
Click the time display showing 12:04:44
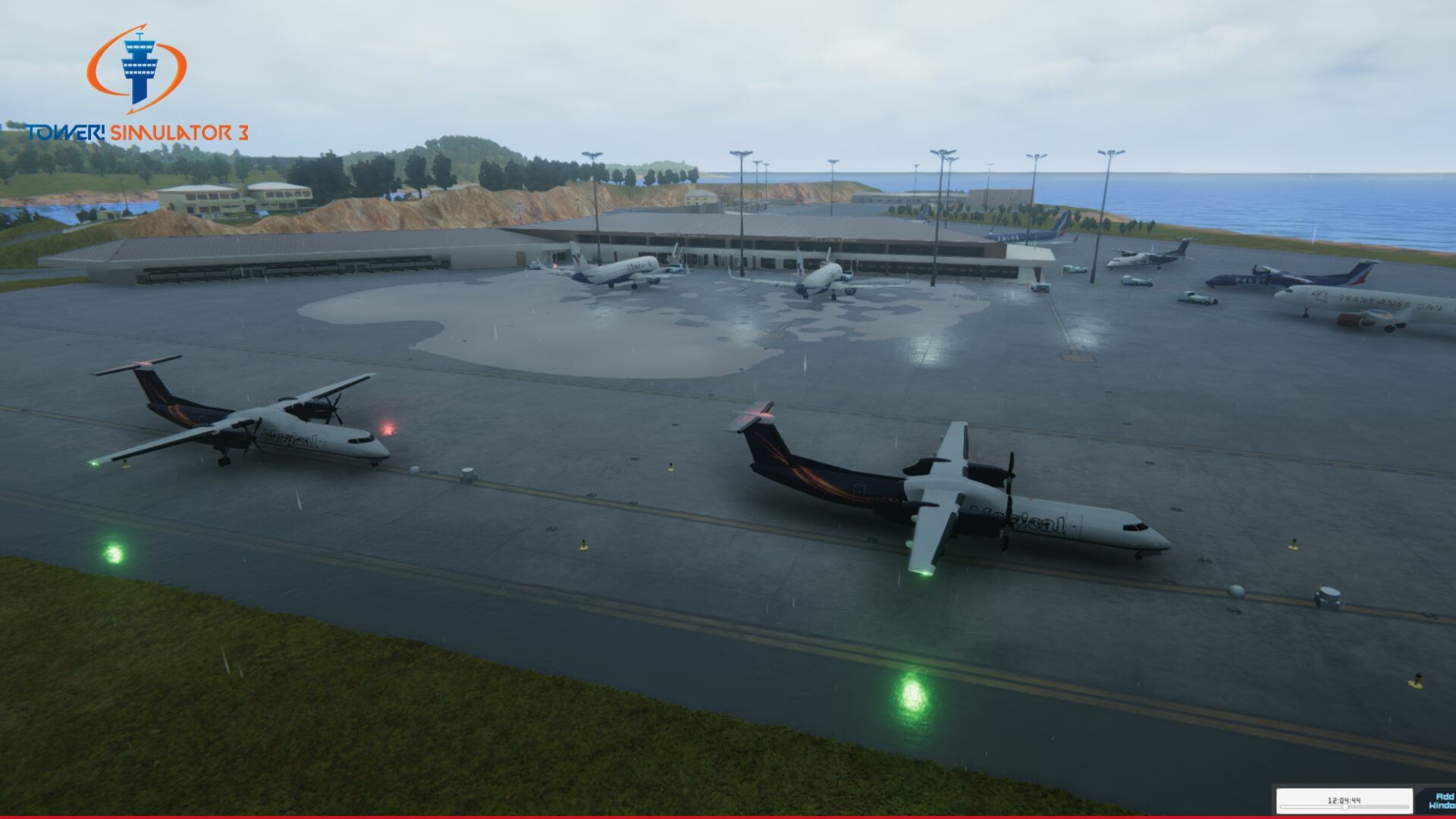pos(1344,800)
